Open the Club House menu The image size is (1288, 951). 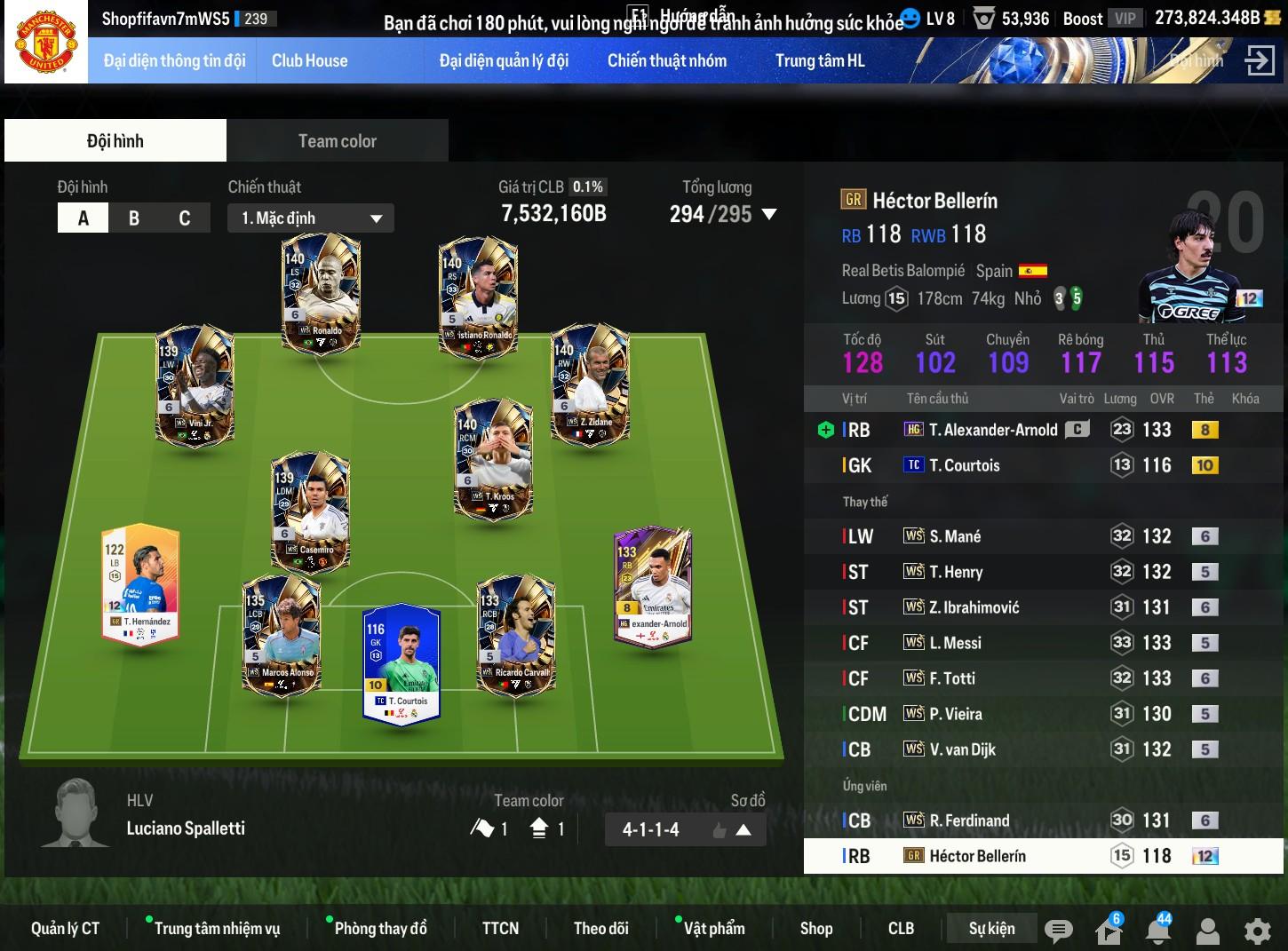tap(309, 60)
